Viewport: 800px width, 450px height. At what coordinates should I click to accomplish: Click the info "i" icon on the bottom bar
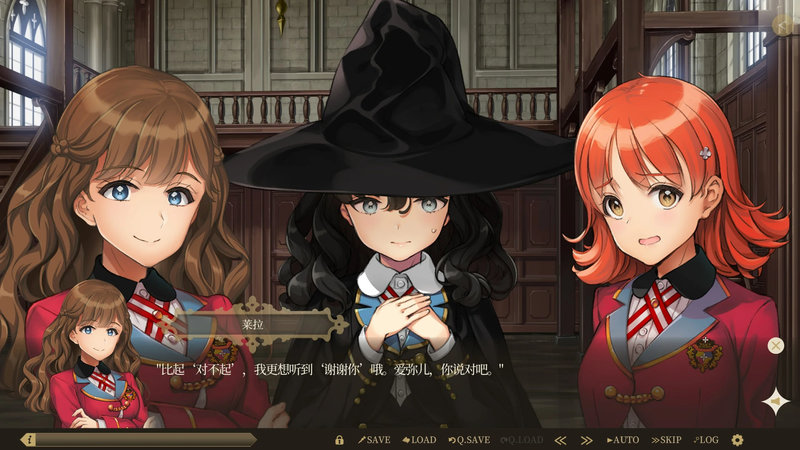(x=28, y=440)
